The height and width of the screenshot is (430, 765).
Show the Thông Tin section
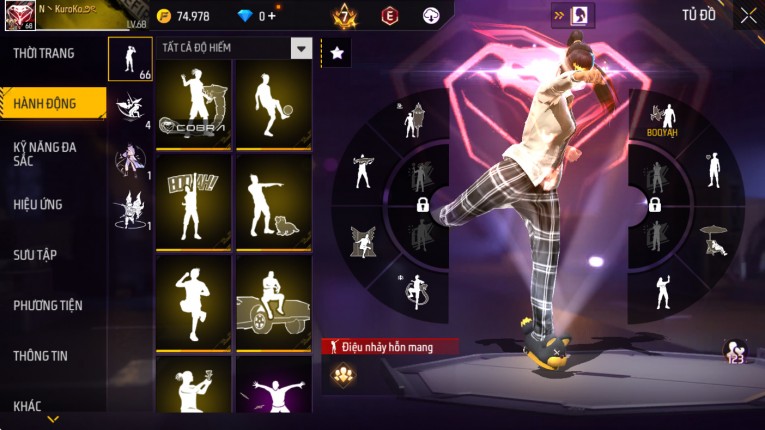point(39,355)
